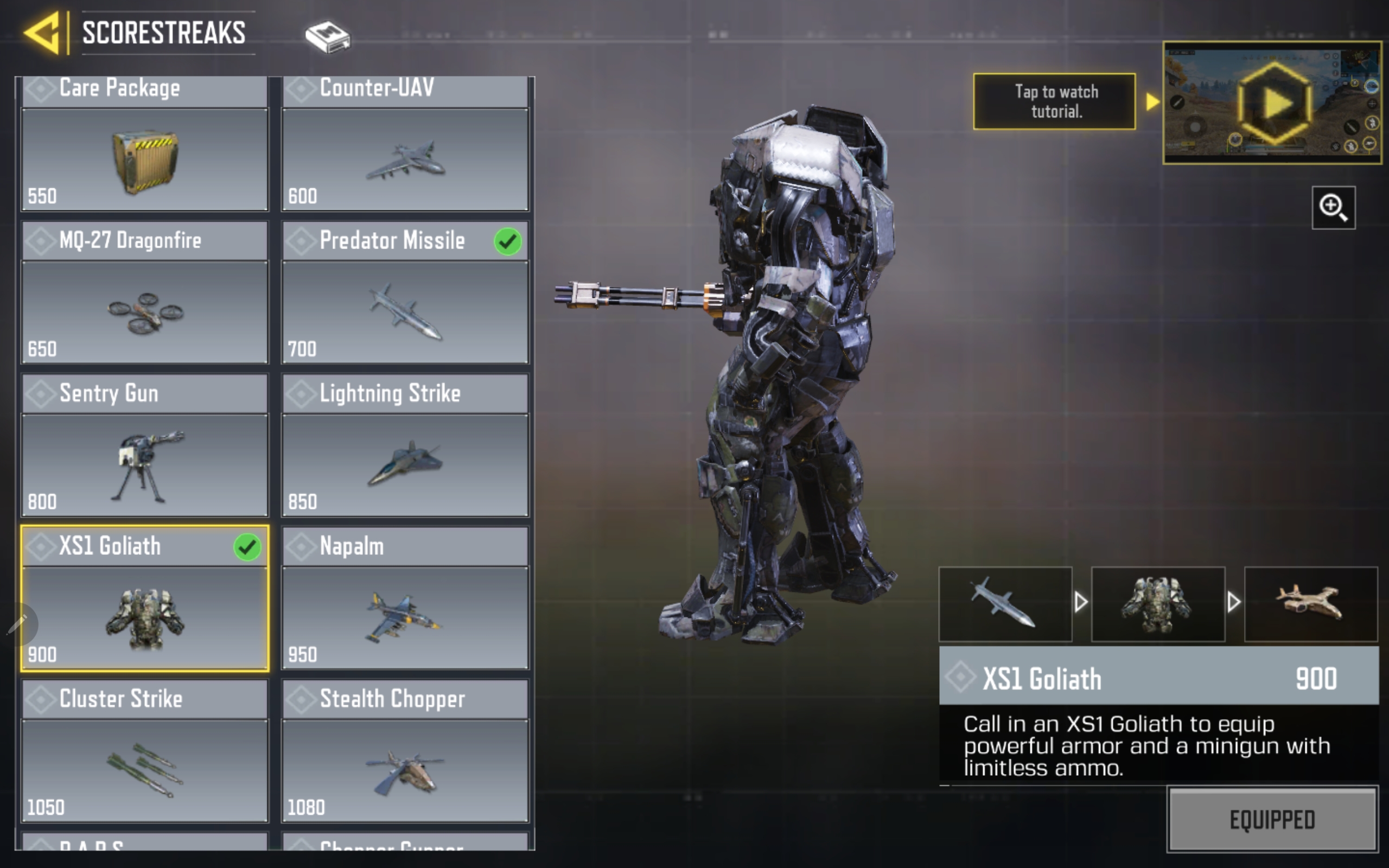This screenshot has height=868, width=1389.
Task: Go back using the yellow arrow
Action: (x=42, y=33)
